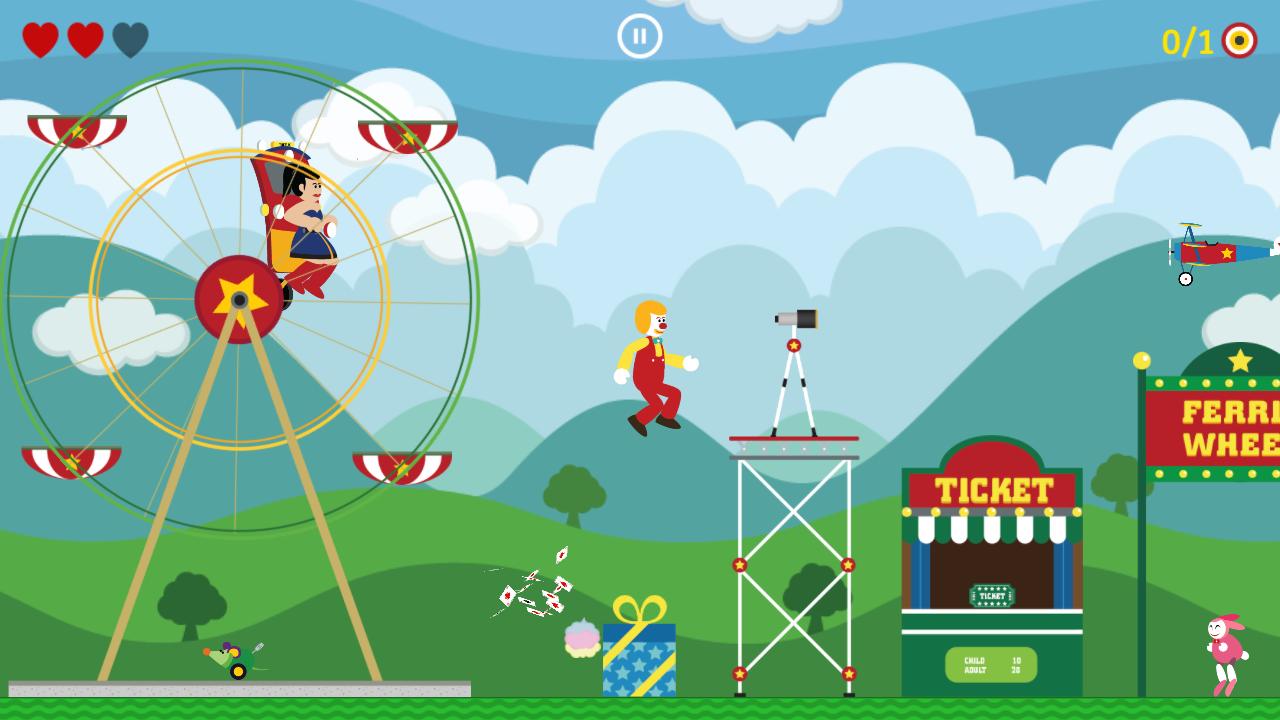
Task: Toggle the top-left striped gondola seat
Action: (x=78, y=130)
